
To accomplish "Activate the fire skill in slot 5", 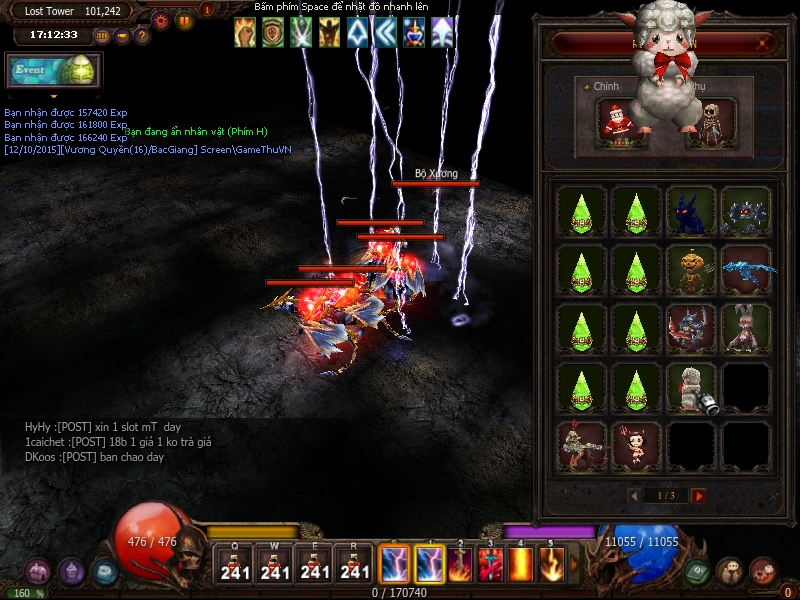I will pyautogui.click(x=553, y=565).
